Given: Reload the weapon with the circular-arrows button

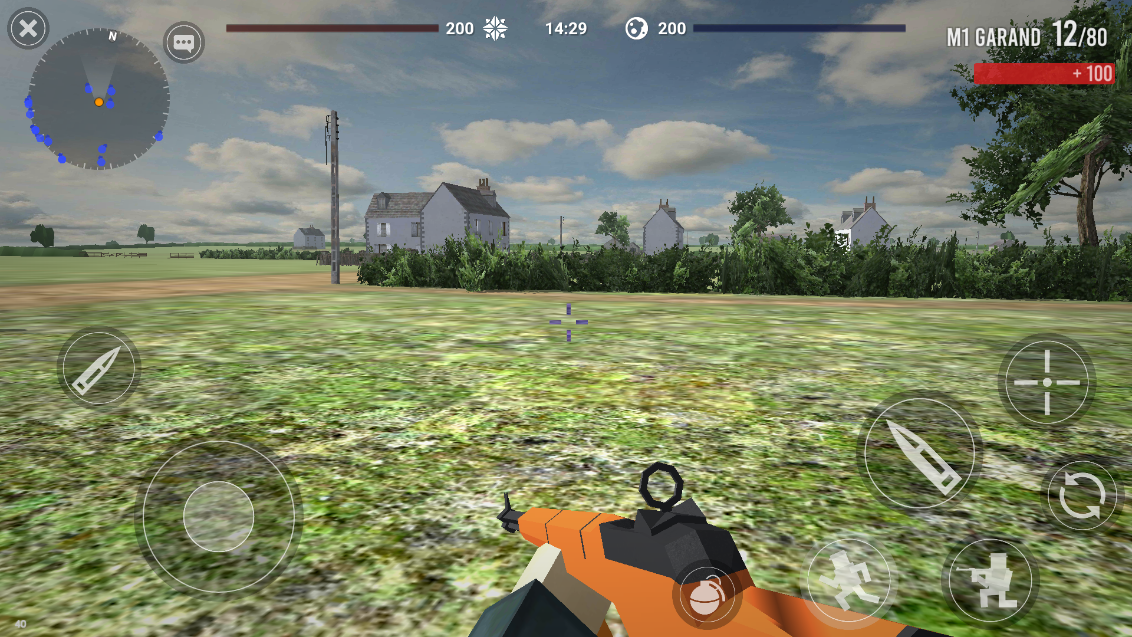Looking at the screenshot, I should coord(1082,495).
